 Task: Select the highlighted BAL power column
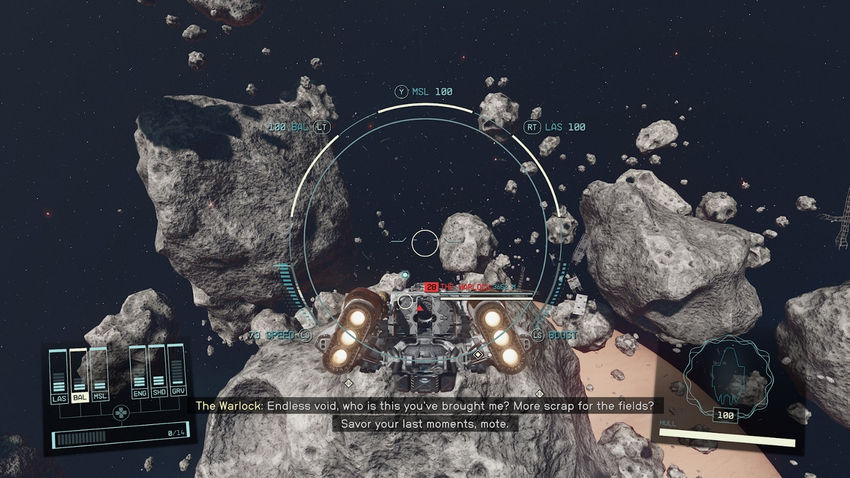[x=79, y=374]
